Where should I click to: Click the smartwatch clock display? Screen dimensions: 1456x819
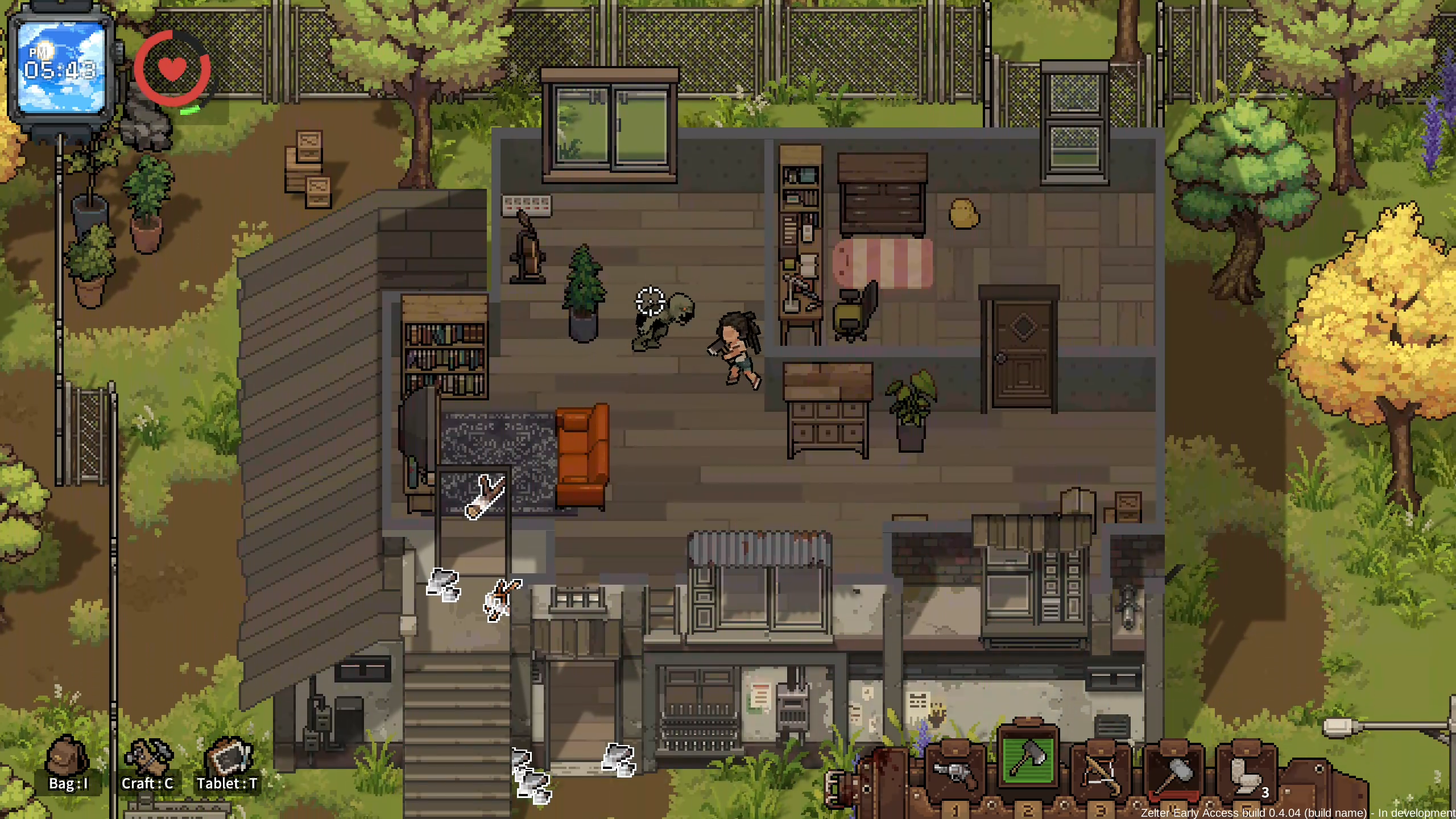(x=61, y=68)
